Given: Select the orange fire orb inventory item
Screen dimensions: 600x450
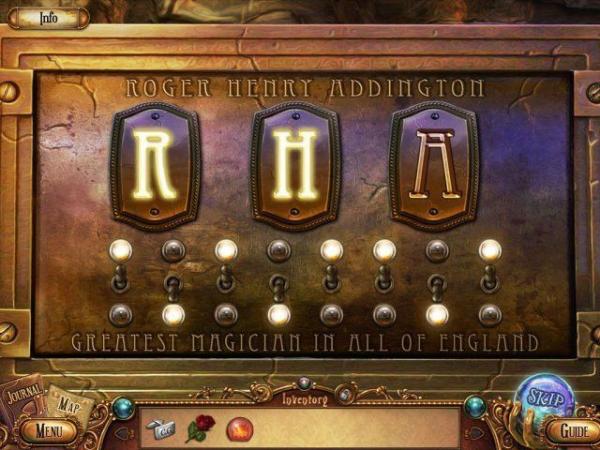Looking at the screenshot, I should click(x=240, y=430).
